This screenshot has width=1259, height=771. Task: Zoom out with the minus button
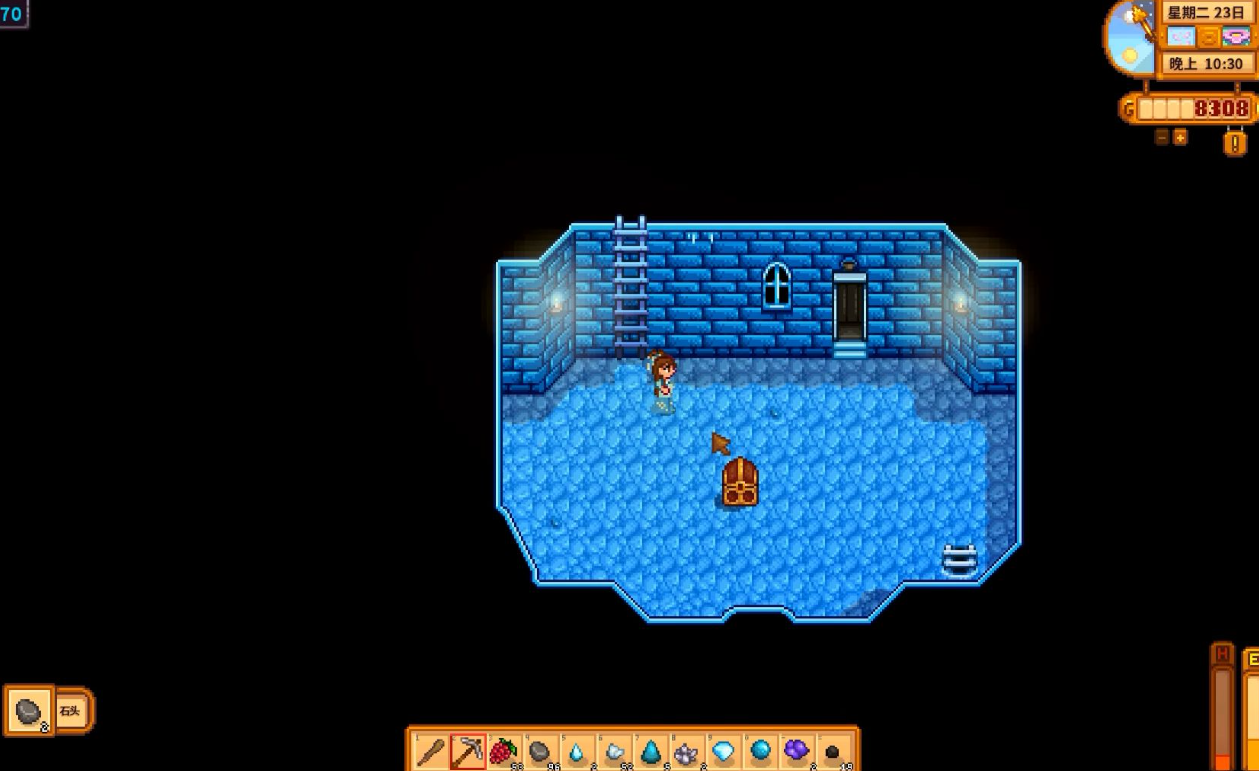pyautogui.click(x=1162, y=137)
